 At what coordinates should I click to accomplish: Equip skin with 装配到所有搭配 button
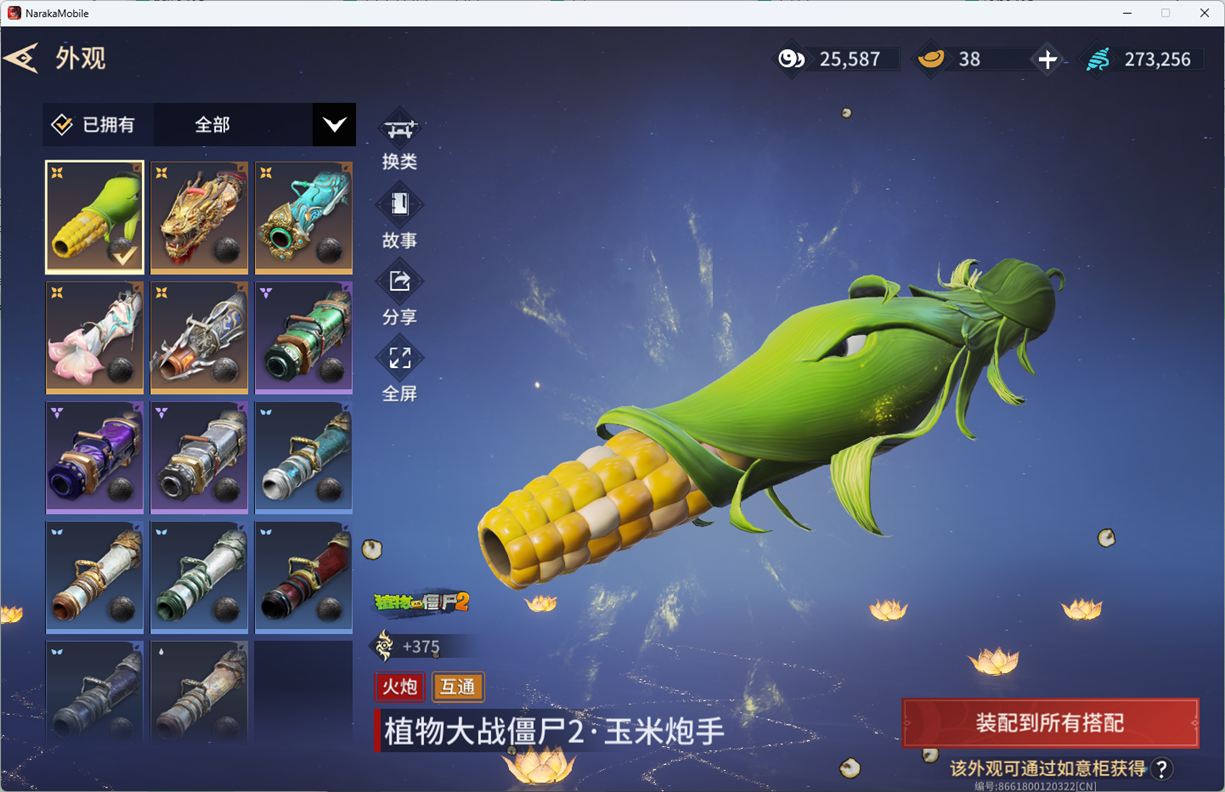pos(1050,723)
